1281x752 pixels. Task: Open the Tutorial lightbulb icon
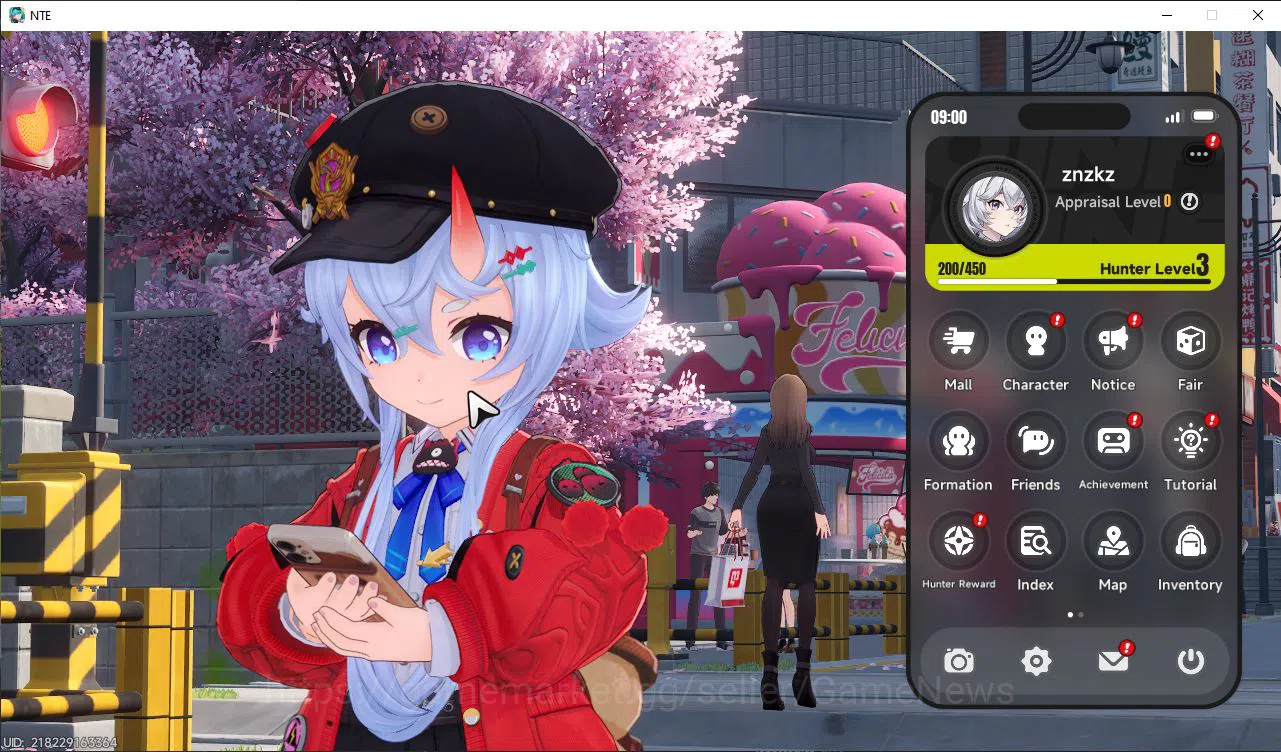(1190, 441)
